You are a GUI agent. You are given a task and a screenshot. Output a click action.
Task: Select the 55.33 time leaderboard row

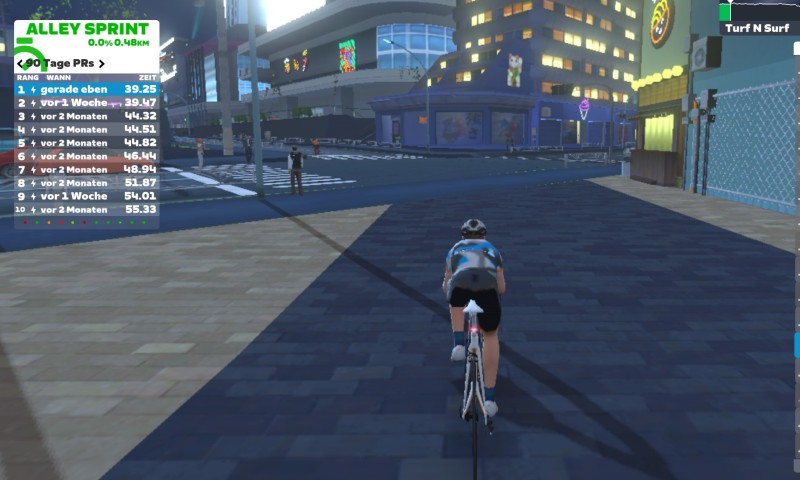[x=86, y=210]
